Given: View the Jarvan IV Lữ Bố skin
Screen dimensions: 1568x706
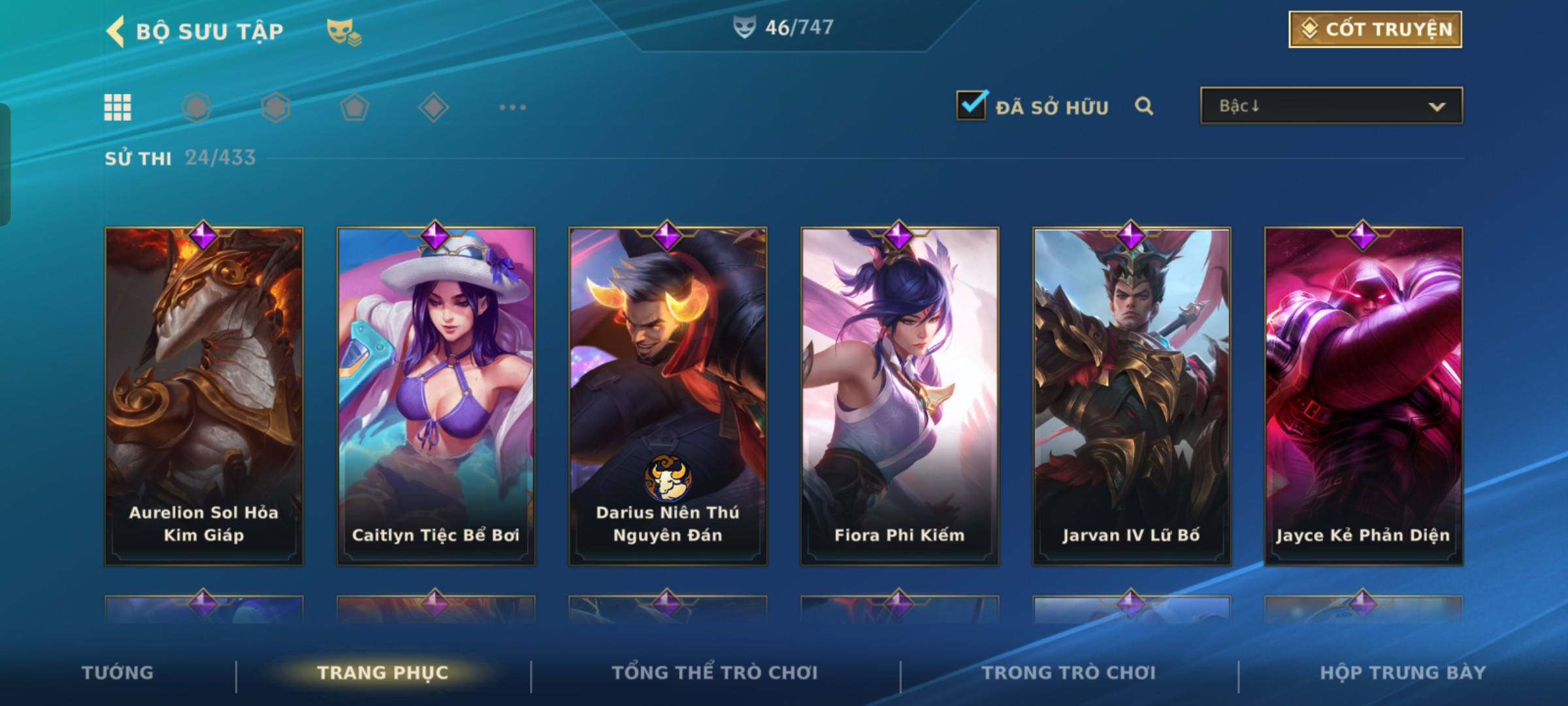Looking at the screenshot, I should click(1132, 395).
